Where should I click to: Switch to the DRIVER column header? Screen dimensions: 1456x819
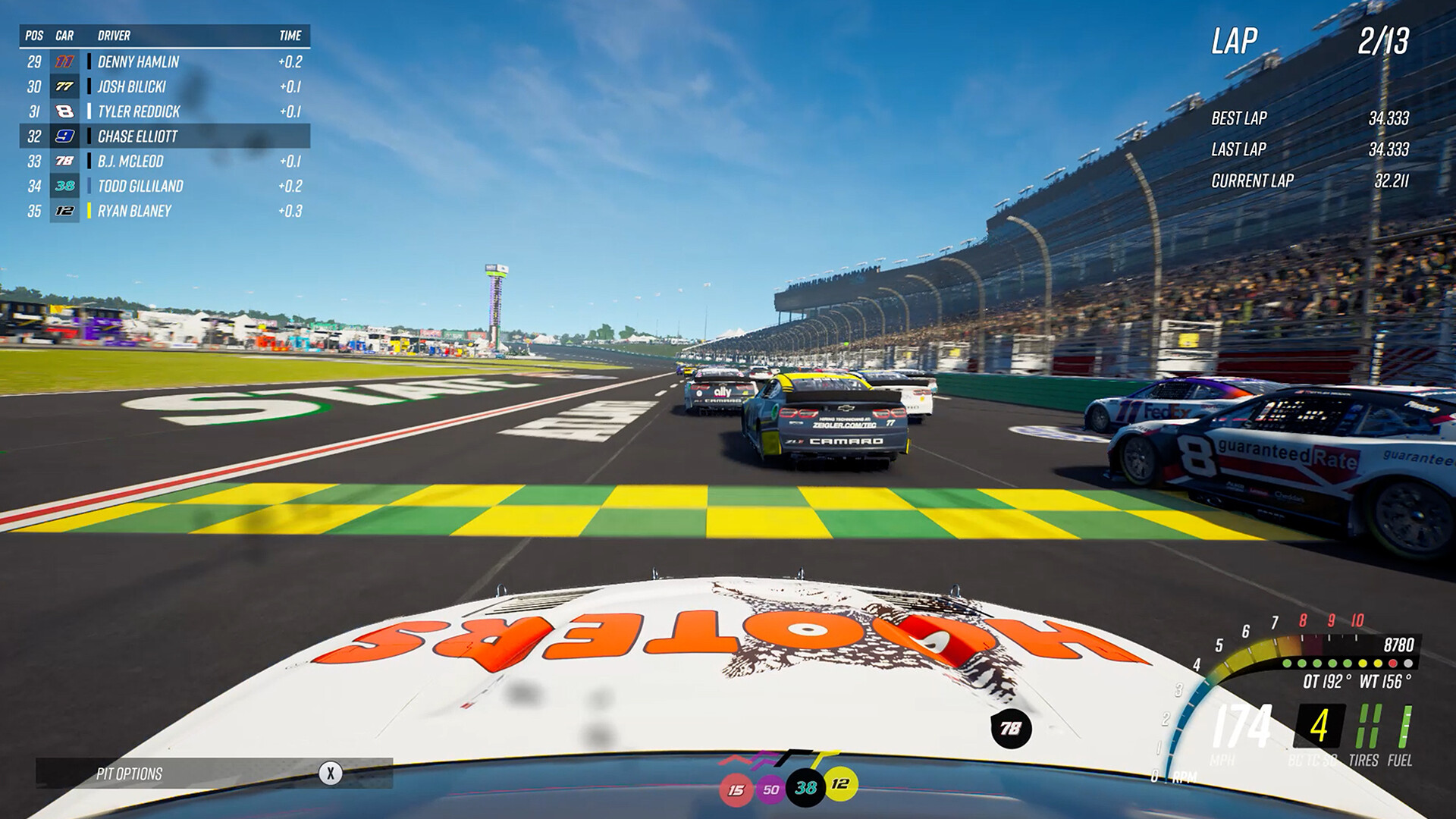[112, 35]
